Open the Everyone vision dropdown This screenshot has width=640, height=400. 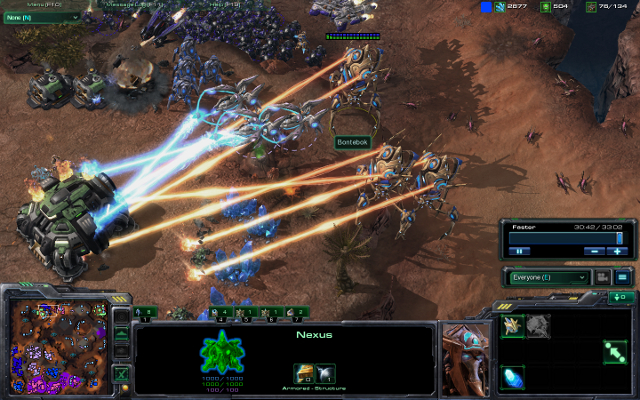tap(548, 277)
